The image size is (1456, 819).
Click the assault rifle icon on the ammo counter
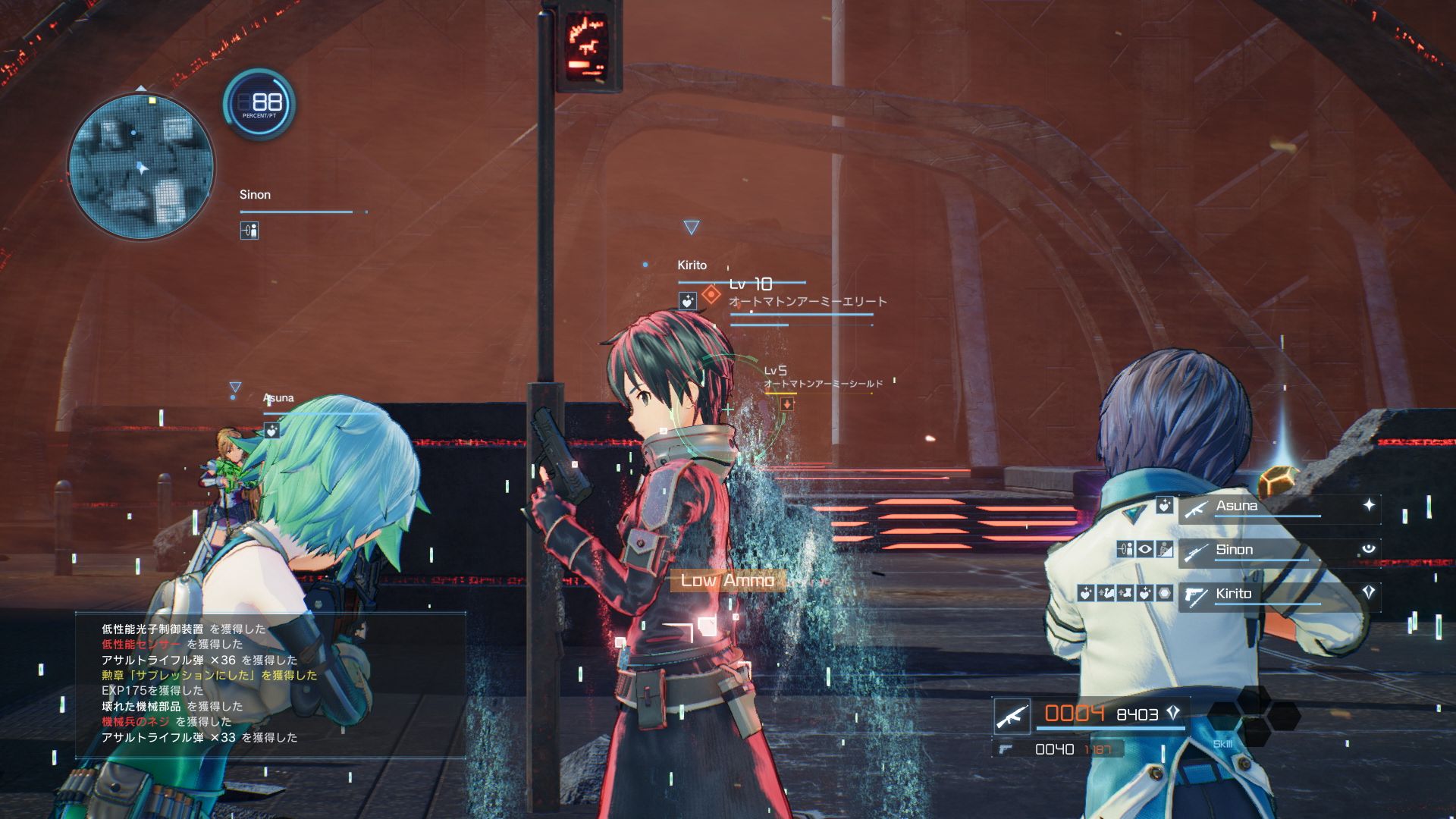click(1013, 716)
